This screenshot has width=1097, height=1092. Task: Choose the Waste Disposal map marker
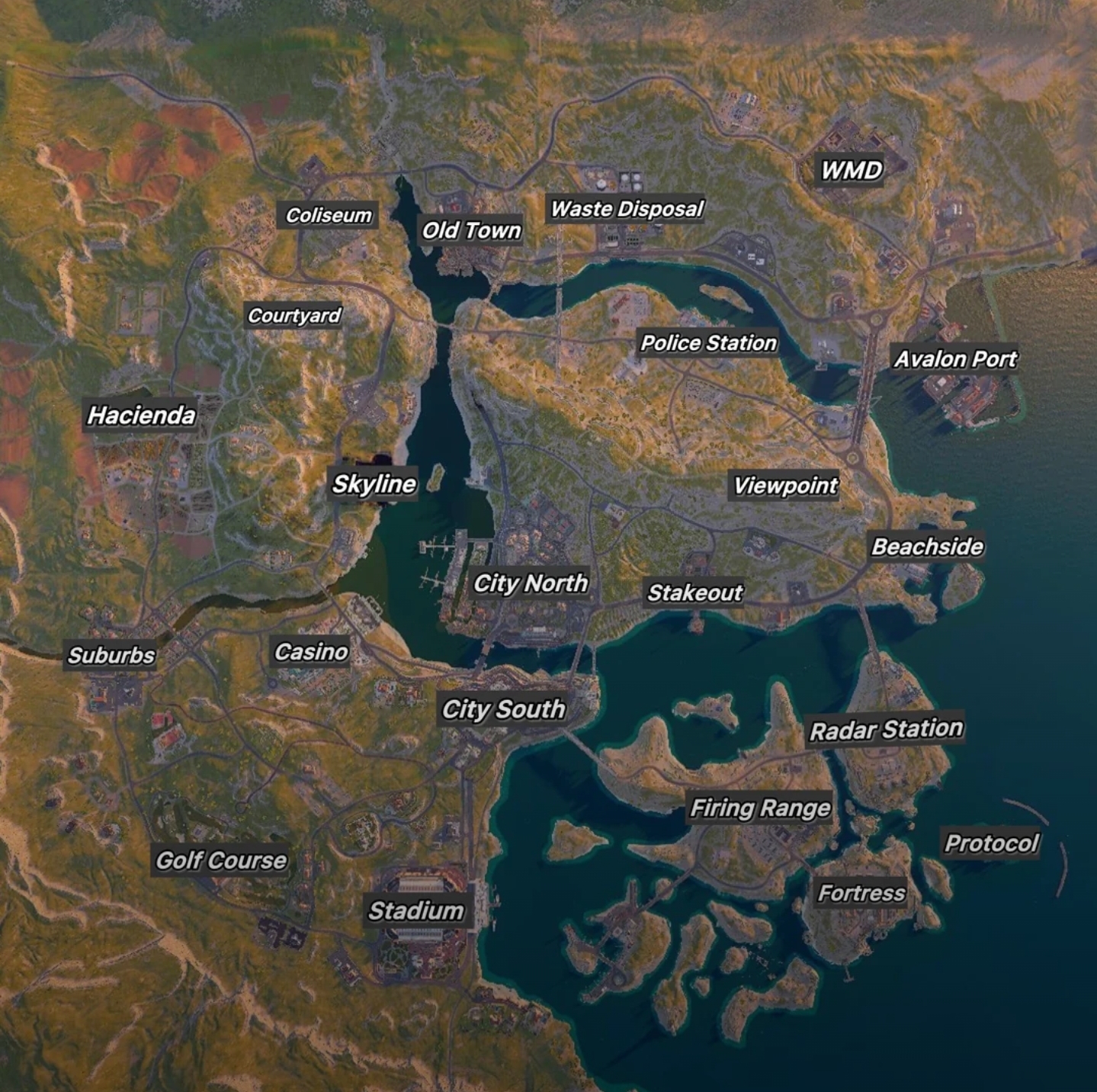click(x=626, y=209)
